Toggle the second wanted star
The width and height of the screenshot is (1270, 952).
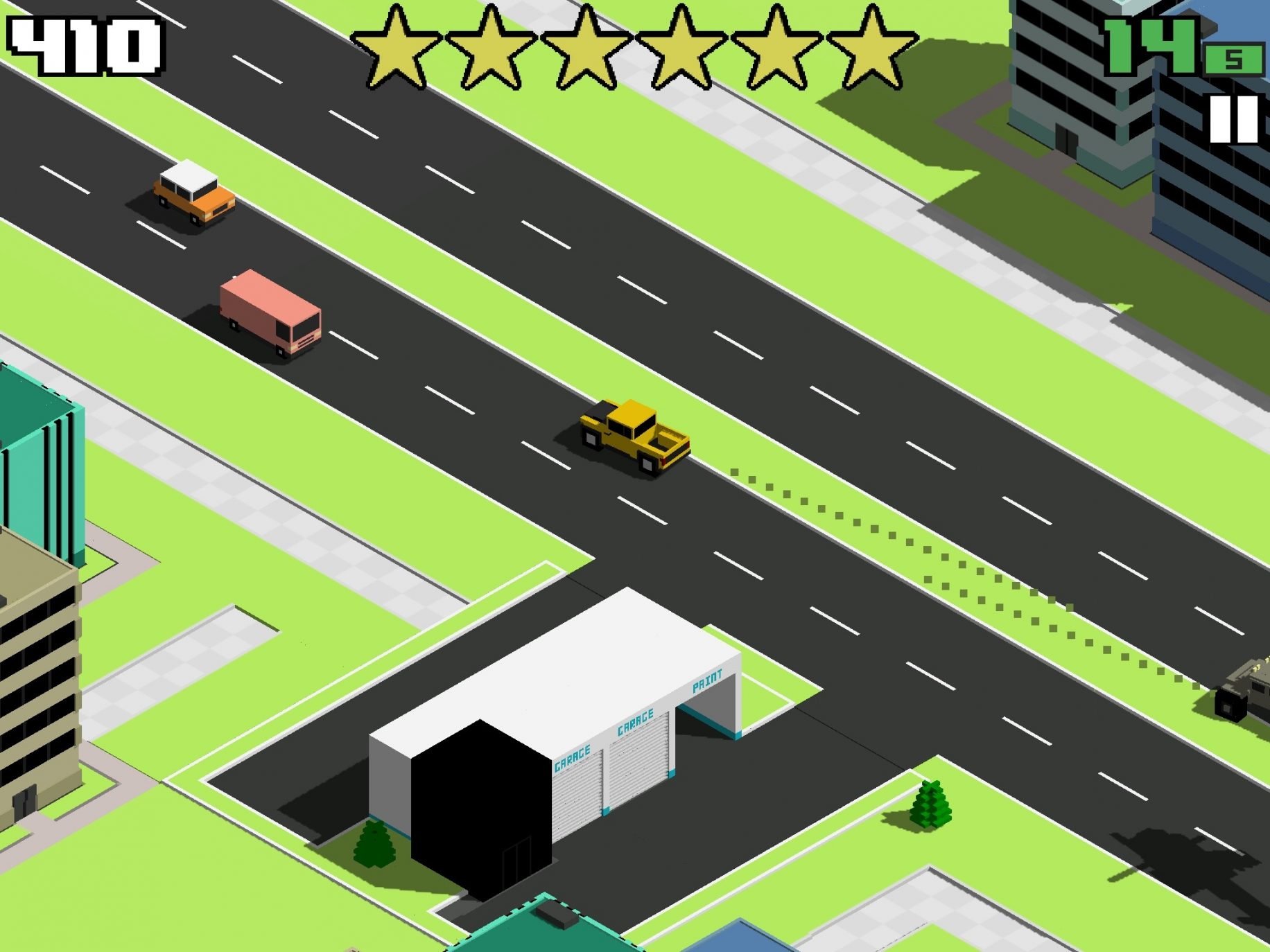tap(492, 49)
